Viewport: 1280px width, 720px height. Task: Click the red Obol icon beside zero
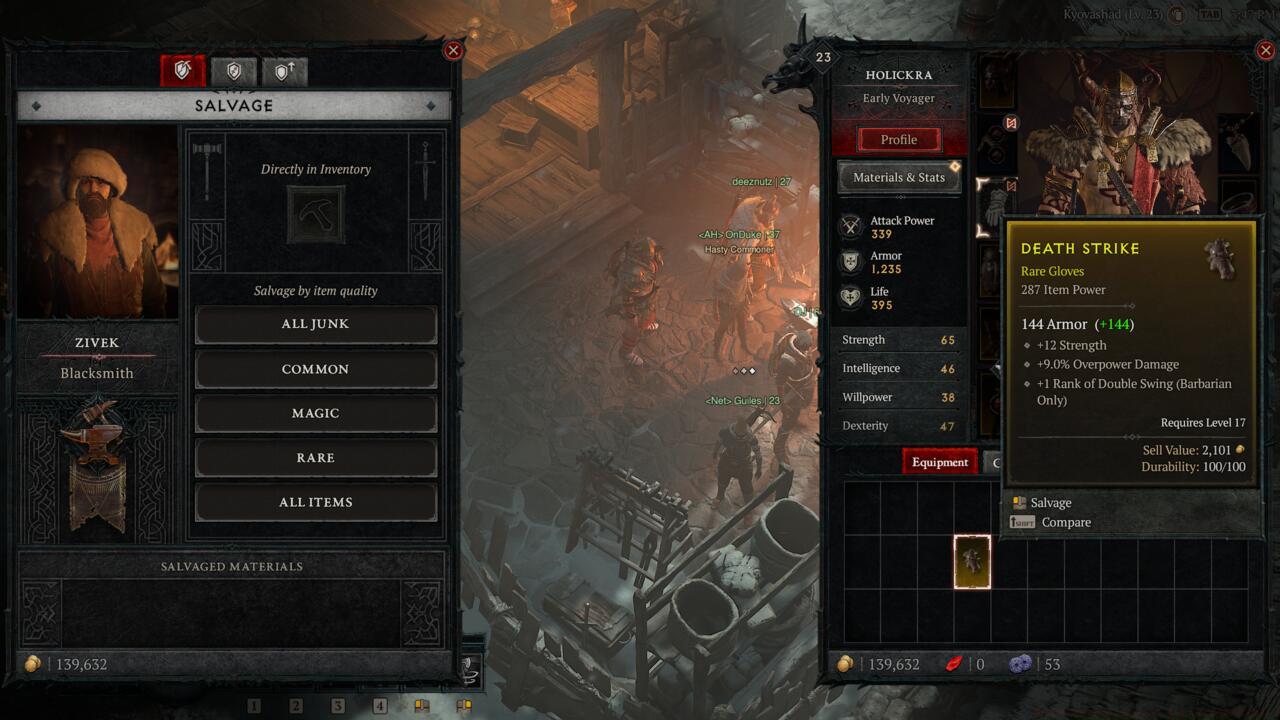954,663
